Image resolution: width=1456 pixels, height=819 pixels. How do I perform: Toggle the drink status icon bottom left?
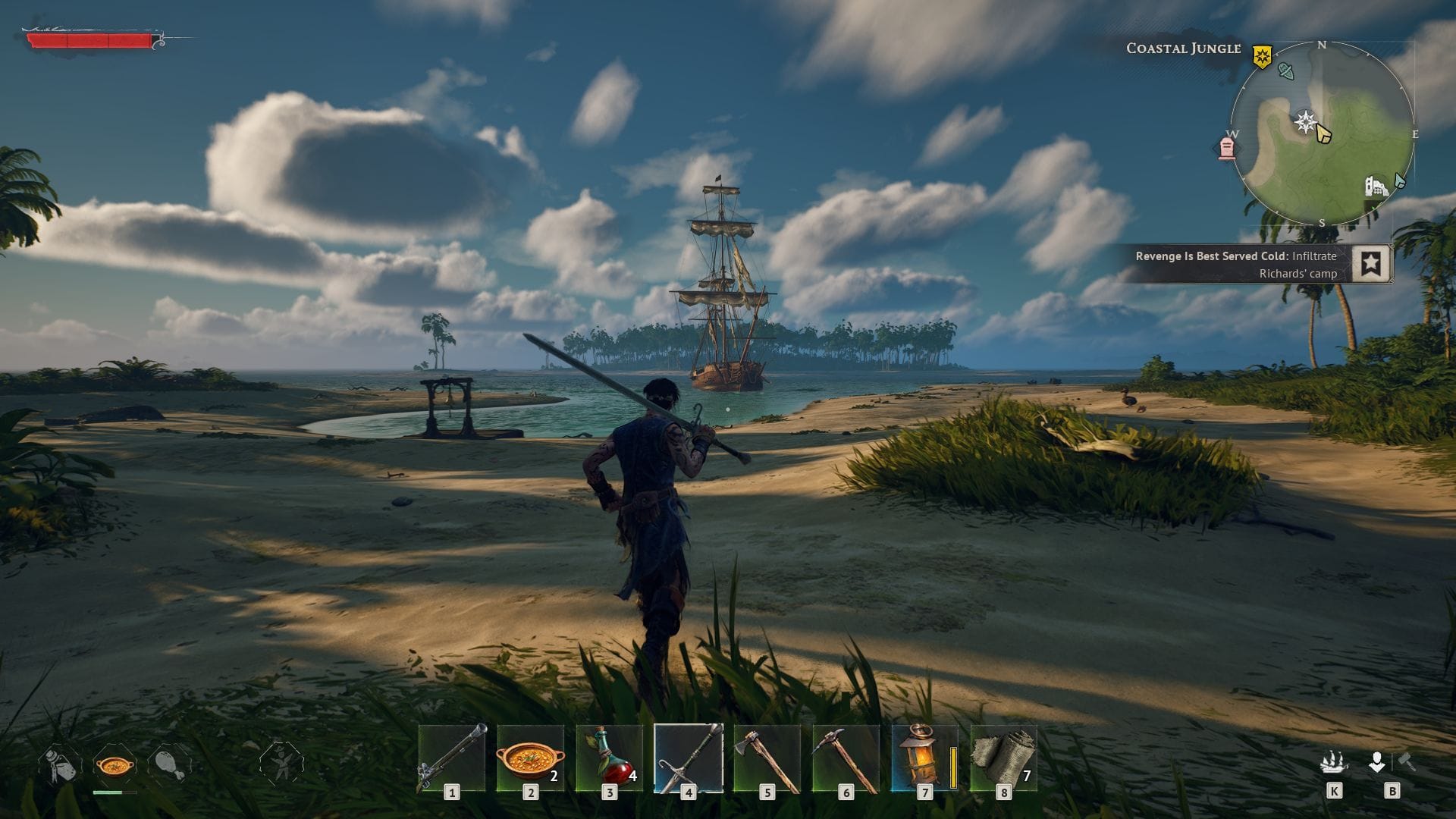pyautogui.click(x=59, y=765)
